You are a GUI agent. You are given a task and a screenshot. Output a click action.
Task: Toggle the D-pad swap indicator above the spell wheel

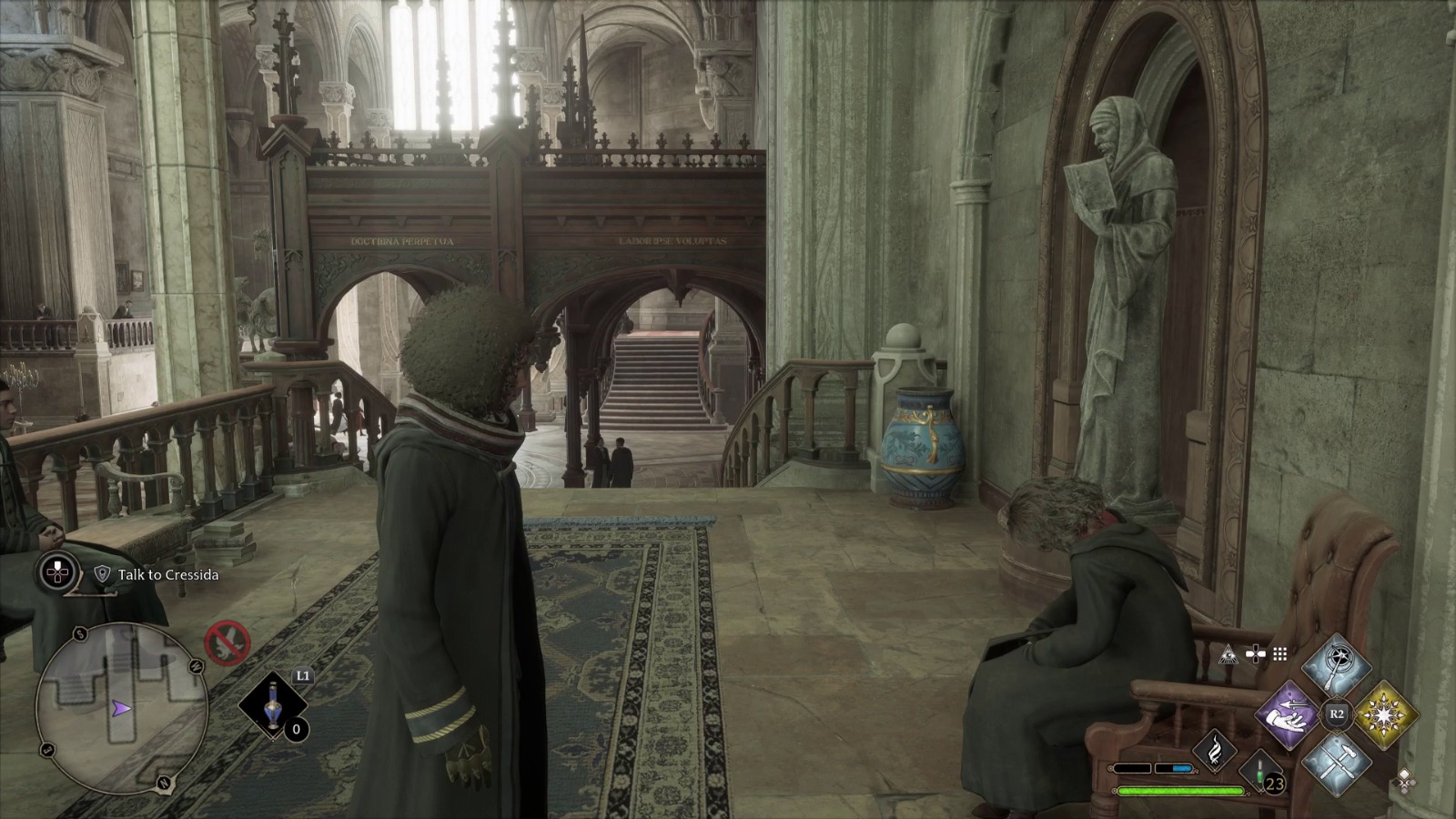click(1256, 653)
